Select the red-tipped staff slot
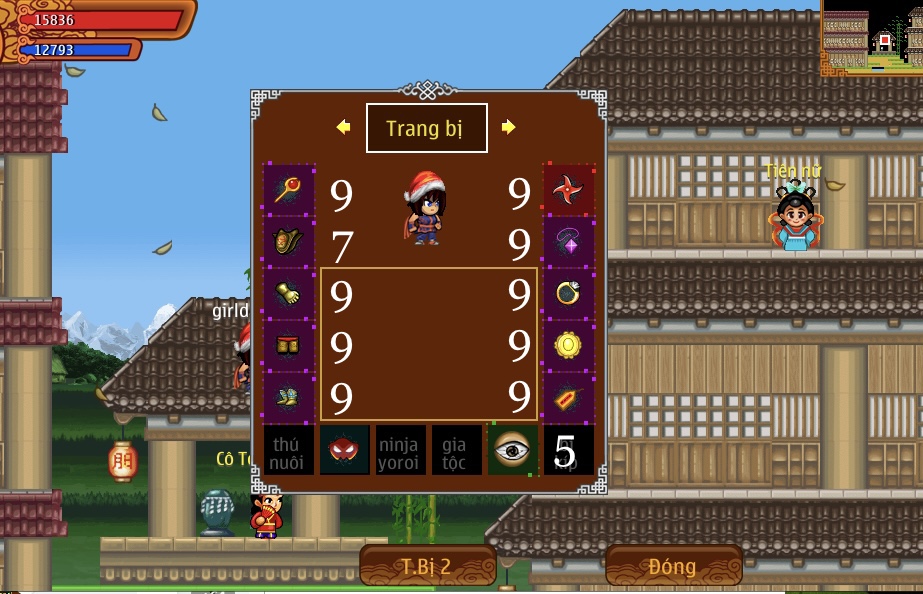 point(289,190)
